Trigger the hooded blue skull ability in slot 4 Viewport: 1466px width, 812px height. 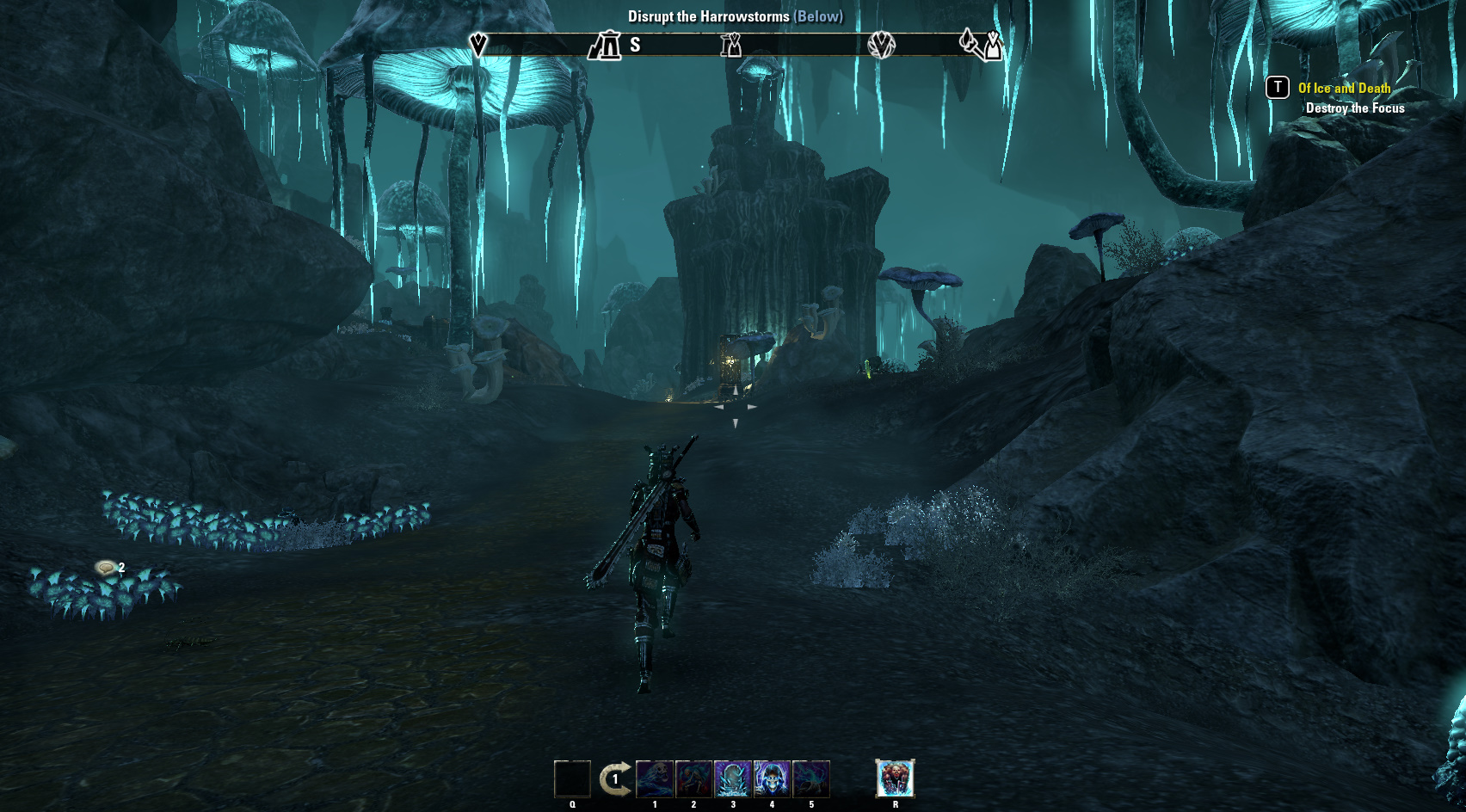[772, 779]
